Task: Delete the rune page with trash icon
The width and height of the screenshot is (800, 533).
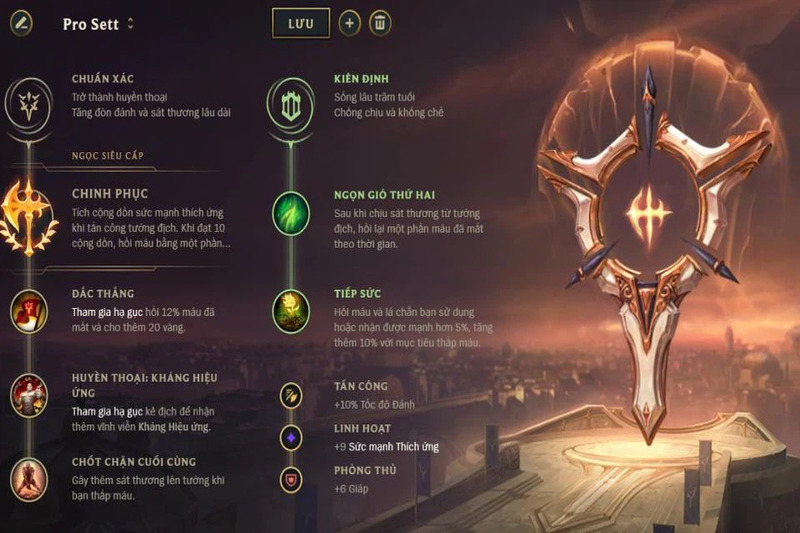Action: (x=380, y=23)
